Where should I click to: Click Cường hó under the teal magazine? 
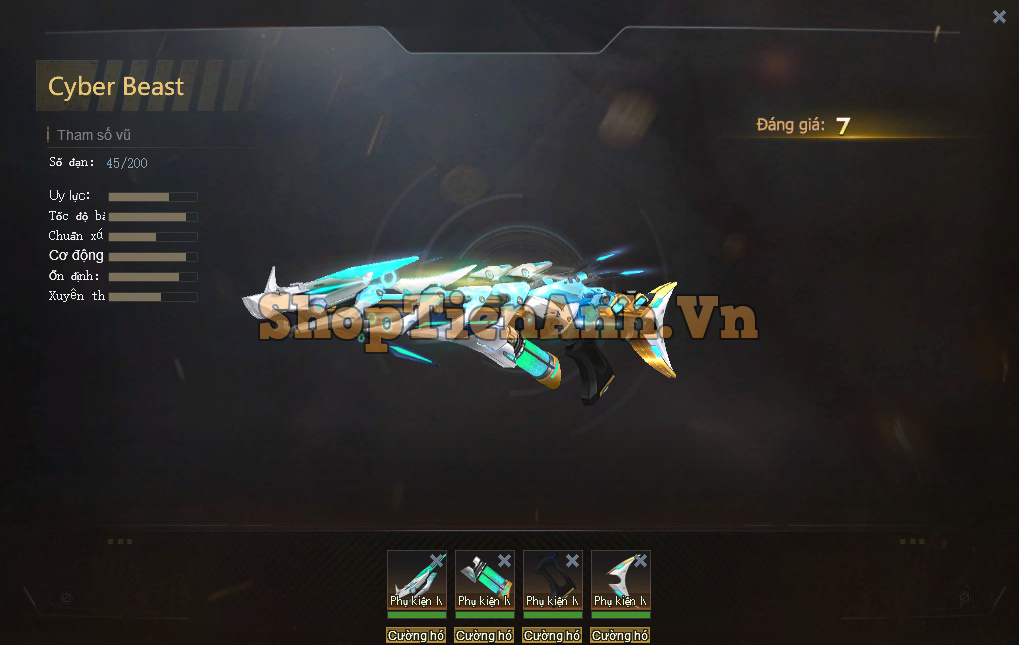(x=484, y=635)
